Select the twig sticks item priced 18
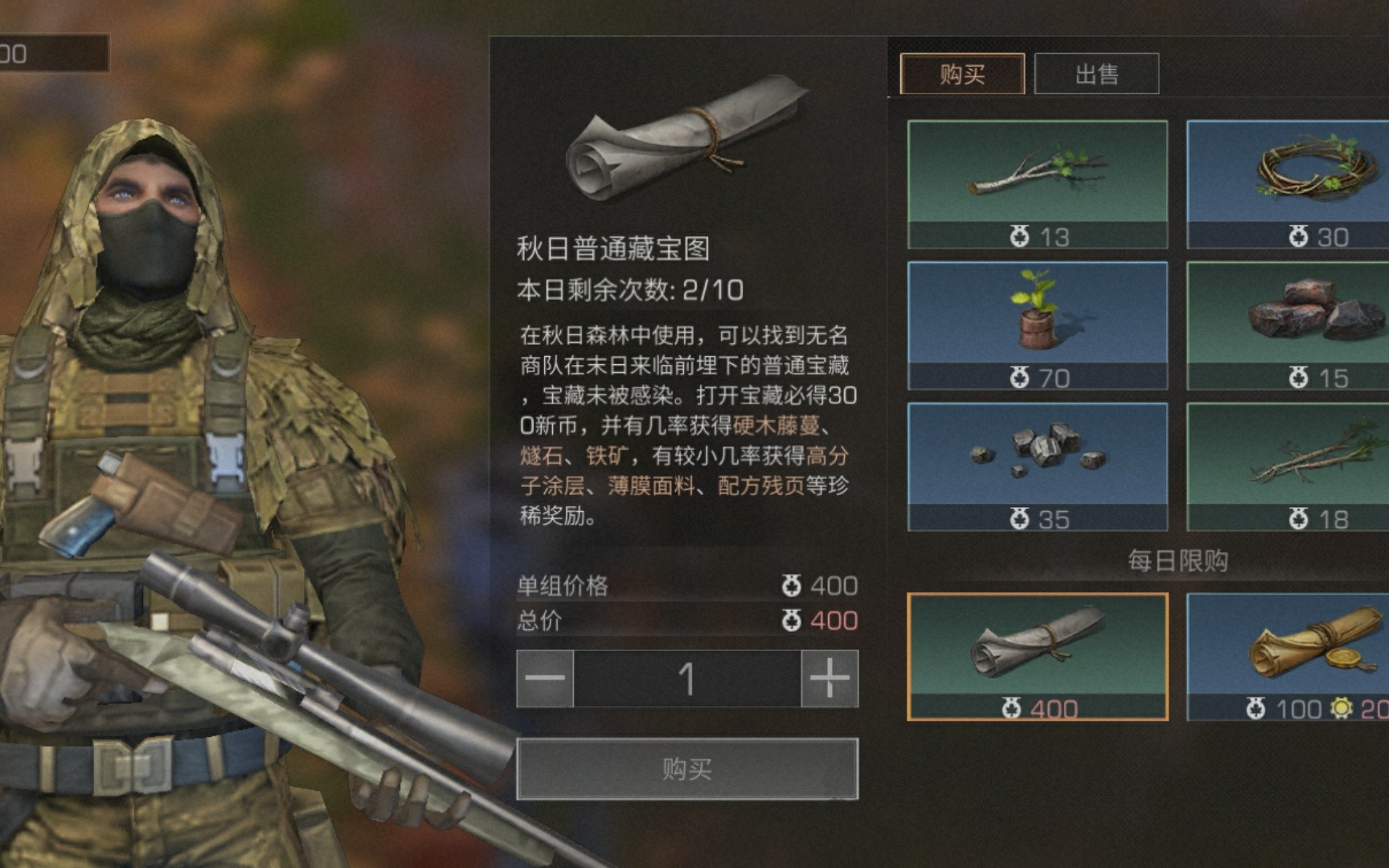This screenshot has width=1389, height=868. (1288, 466)
